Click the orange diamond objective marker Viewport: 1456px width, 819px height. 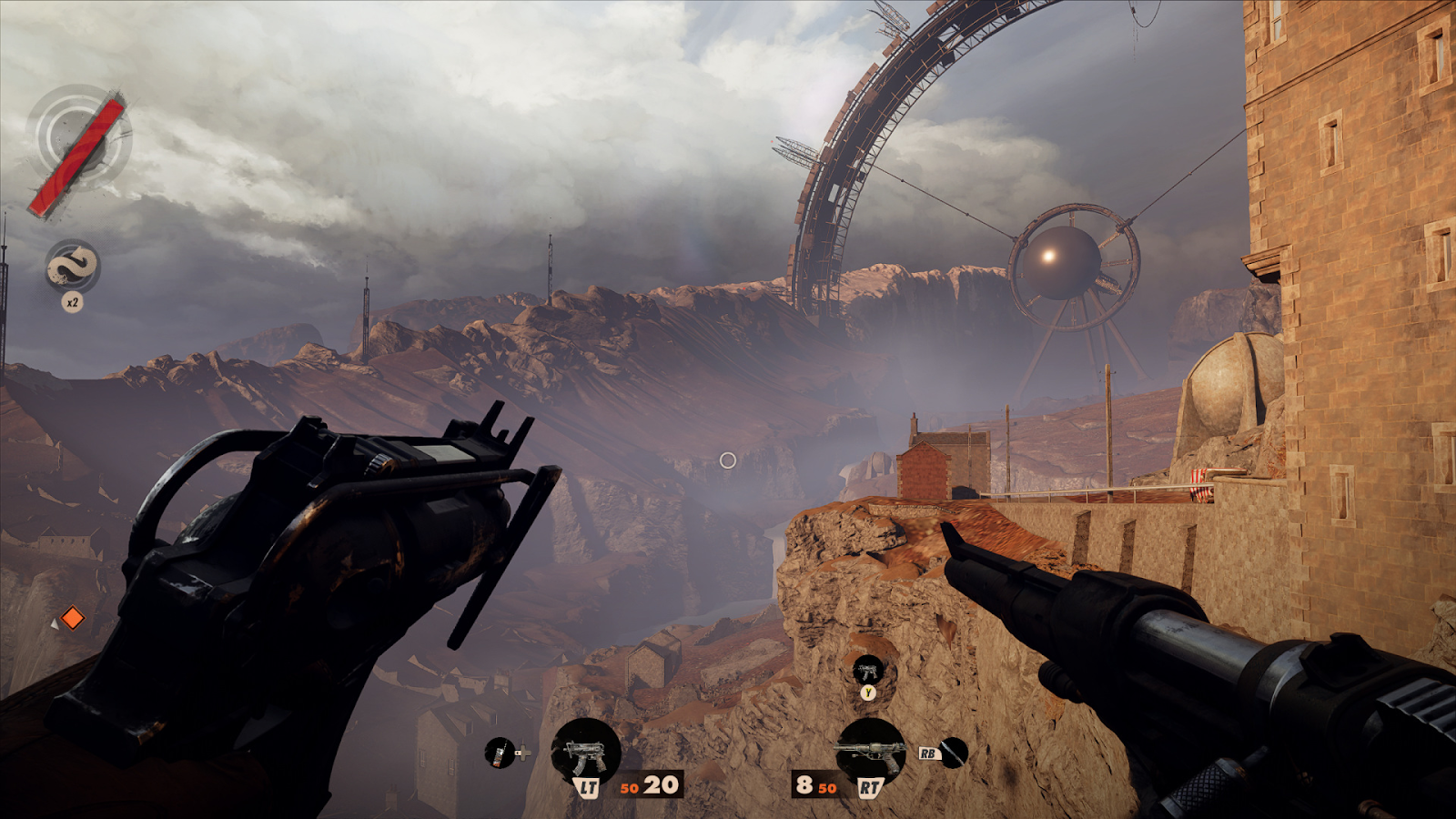pos(72,619)
